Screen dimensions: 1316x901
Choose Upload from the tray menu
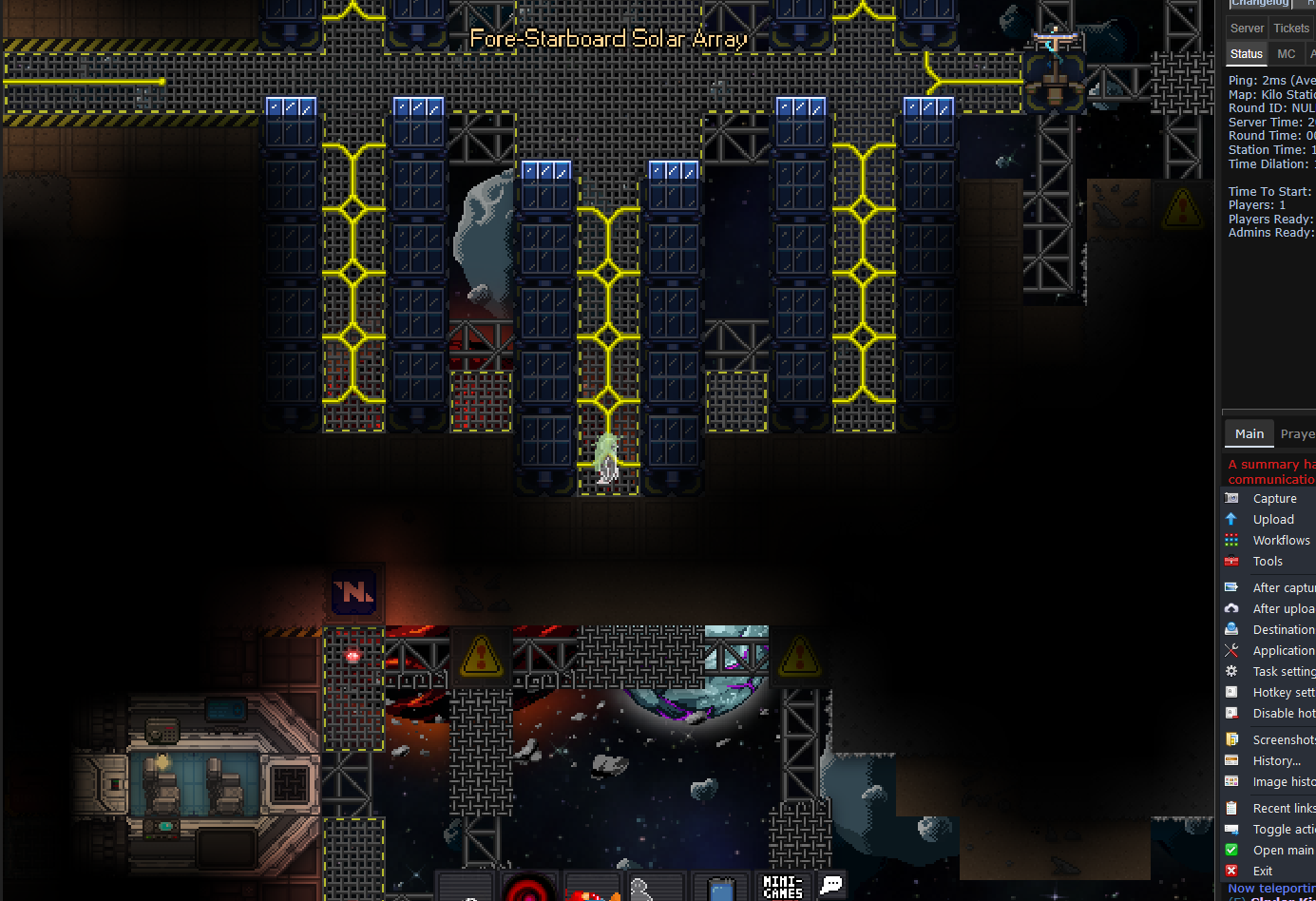(x=1273, y=520)
